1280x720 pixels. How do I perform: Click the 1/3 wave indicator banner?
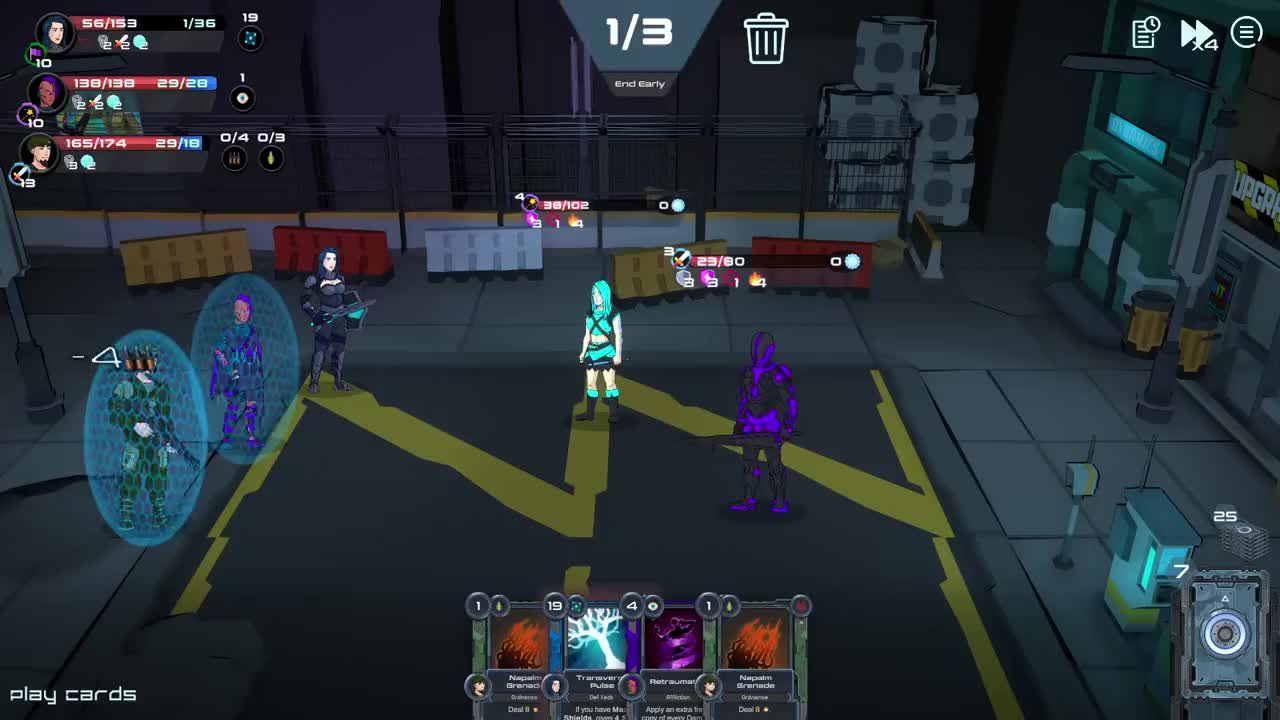pos(640,32)
